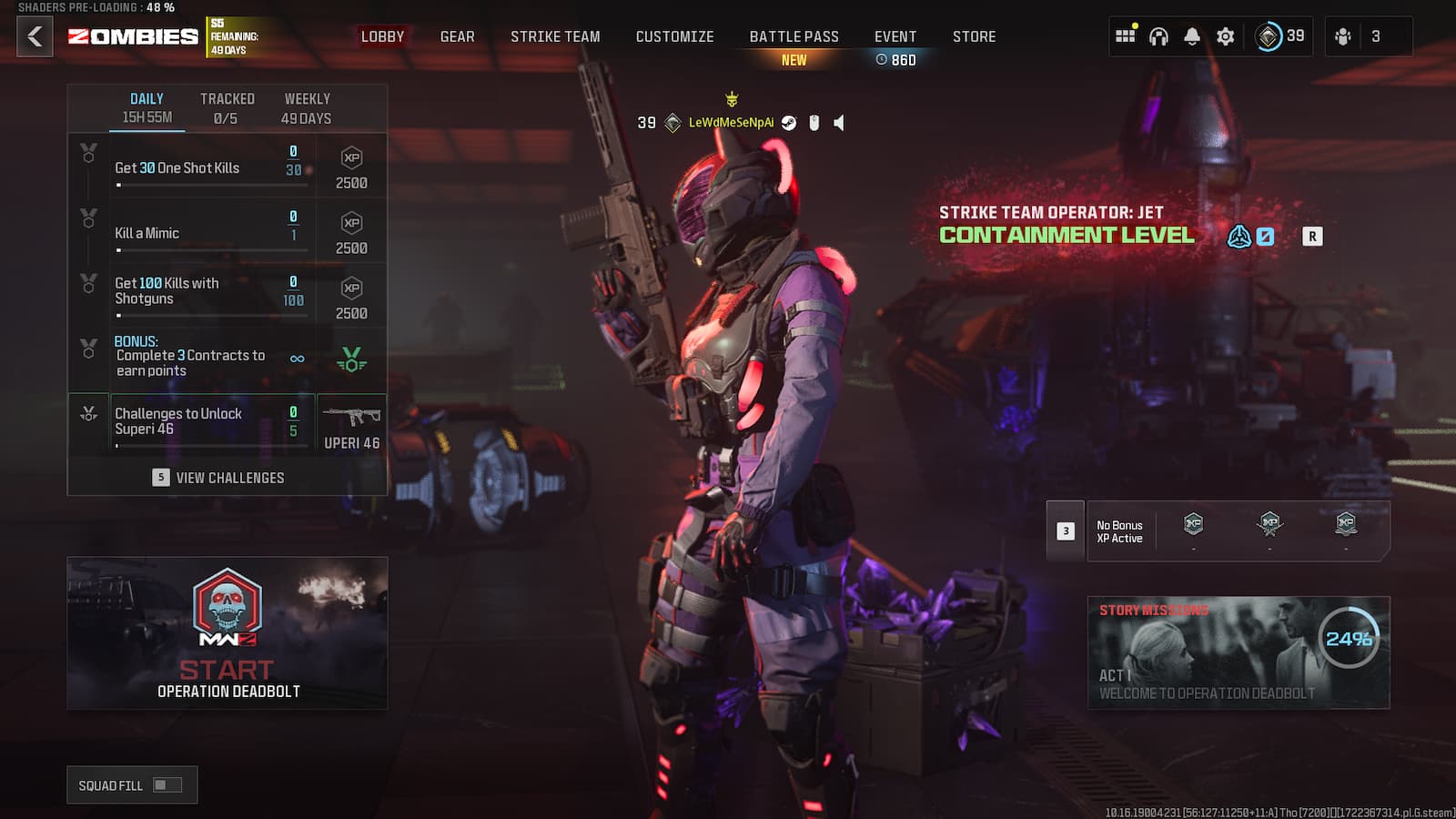Click the headset audio channel icon
This screenshot has width=1456, height=819.
point(1158,36)
